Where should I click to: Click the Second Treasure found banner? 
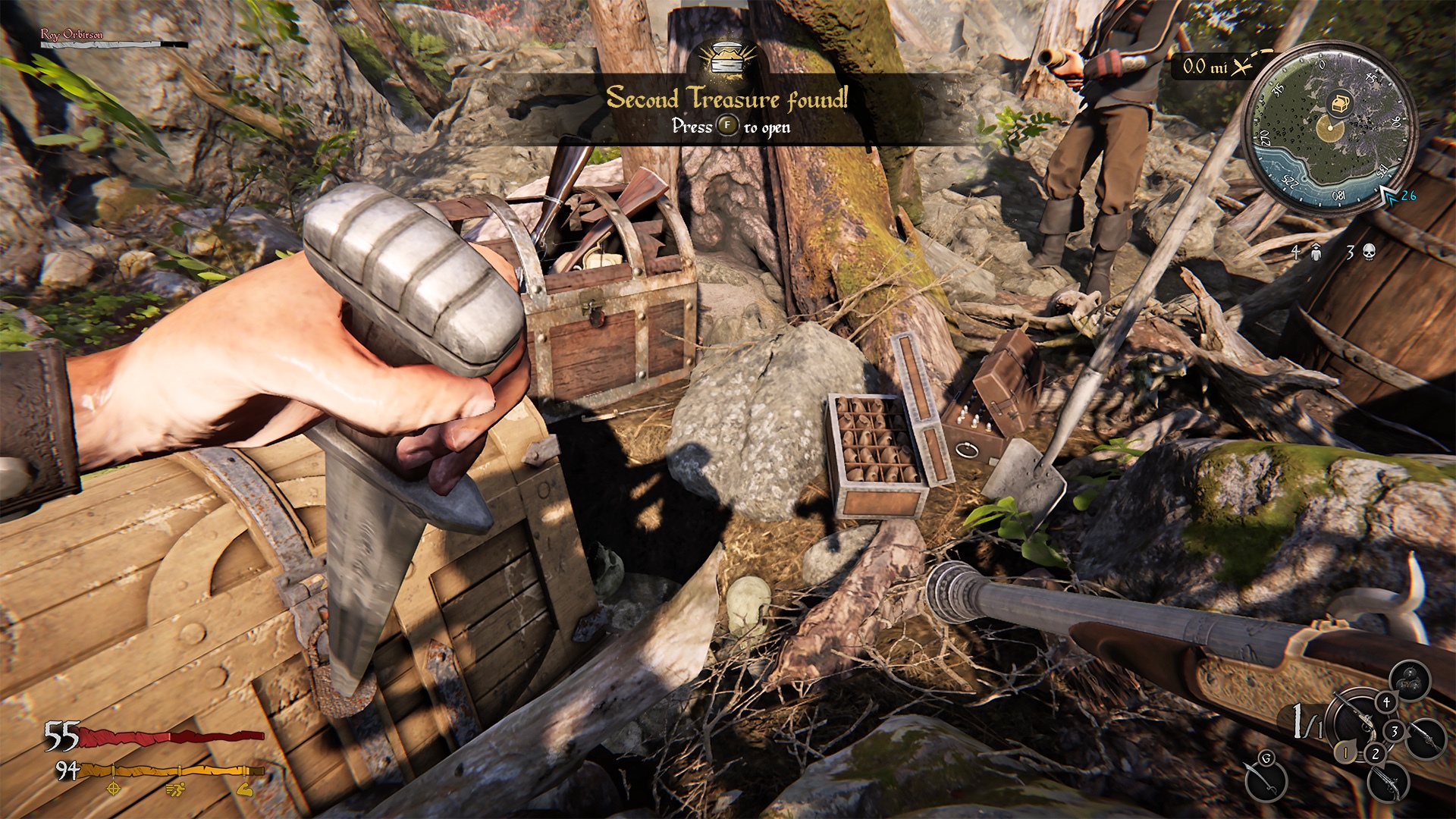tap(728, 99)
